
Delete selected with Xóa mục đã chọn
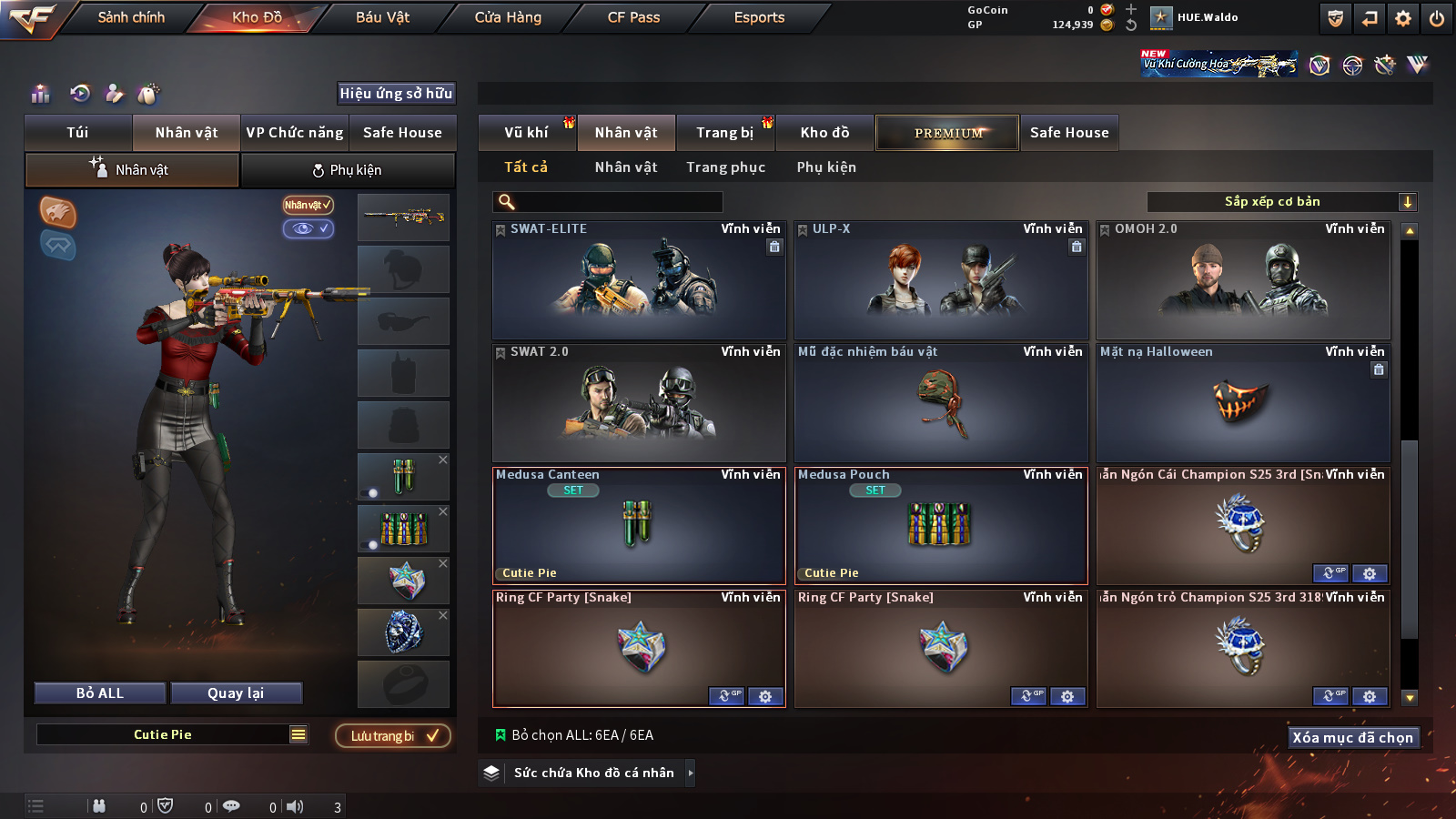coord(1352,737)
